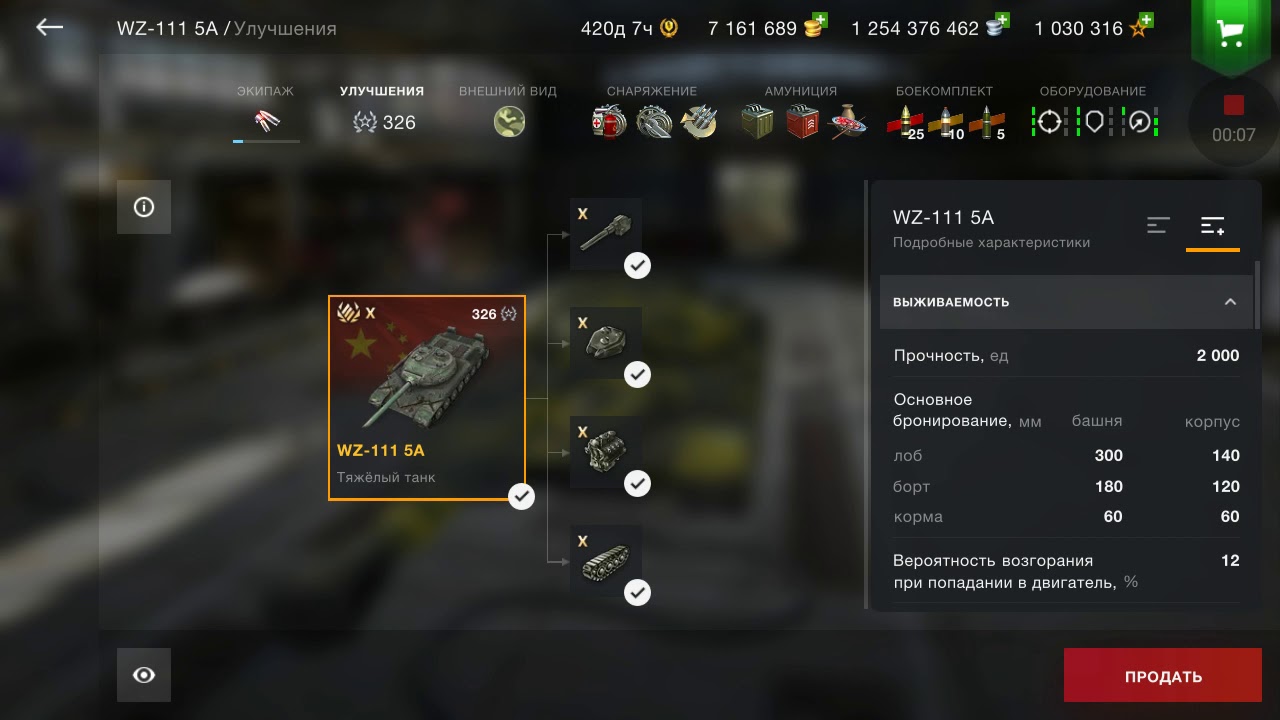Select the turret module upgrade
The image size is (1280, 720).
(x=605, y=341)
